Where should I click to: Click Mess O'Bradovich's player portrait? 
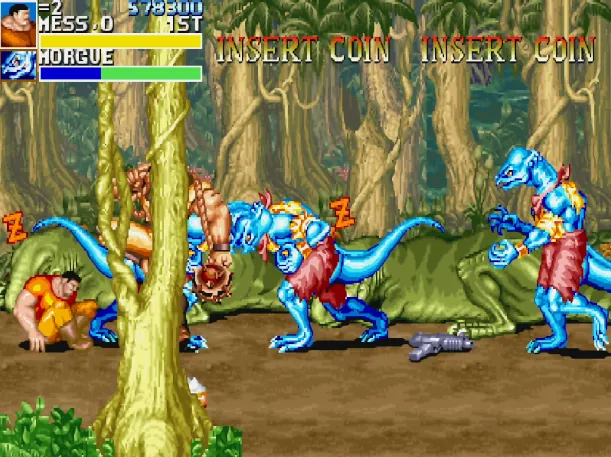[x=18, y=24]
